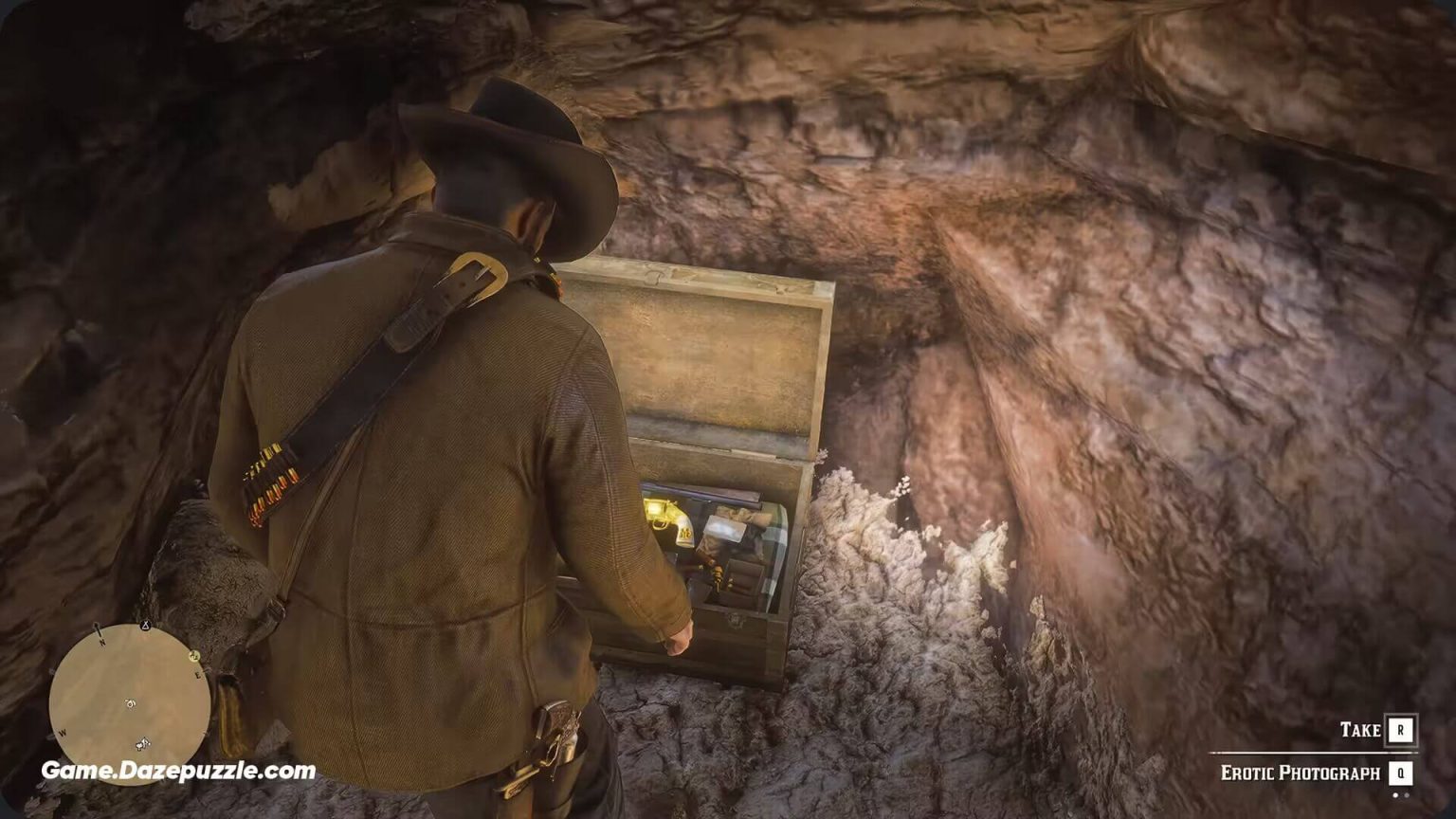The image size is (1456, 819).
Task: Click the R key prompt icon
Action: pos(1400,730)
